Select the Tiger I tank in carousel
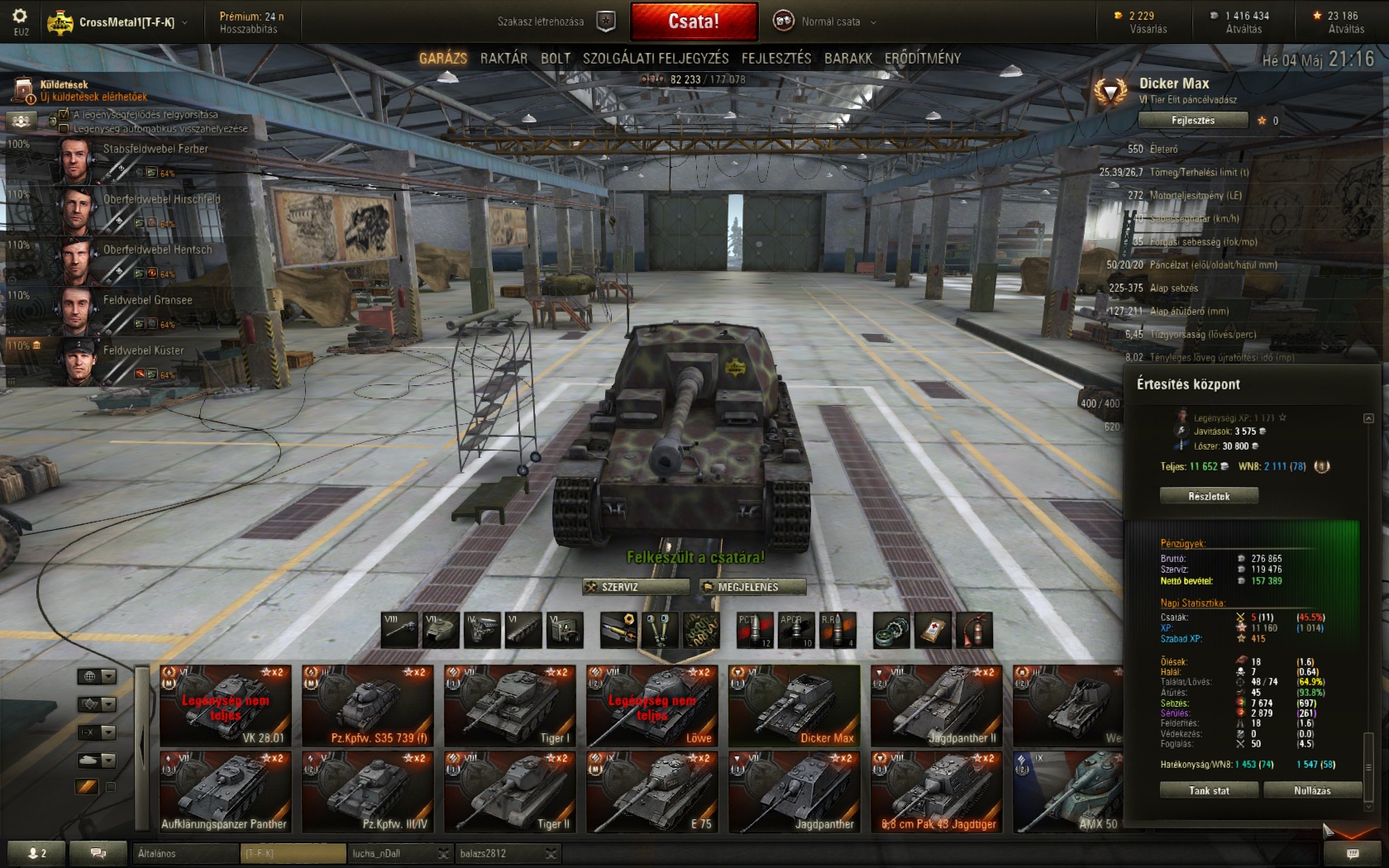Image resolution: width=1389 pixels, height=868 pixels. click(510, 705)
